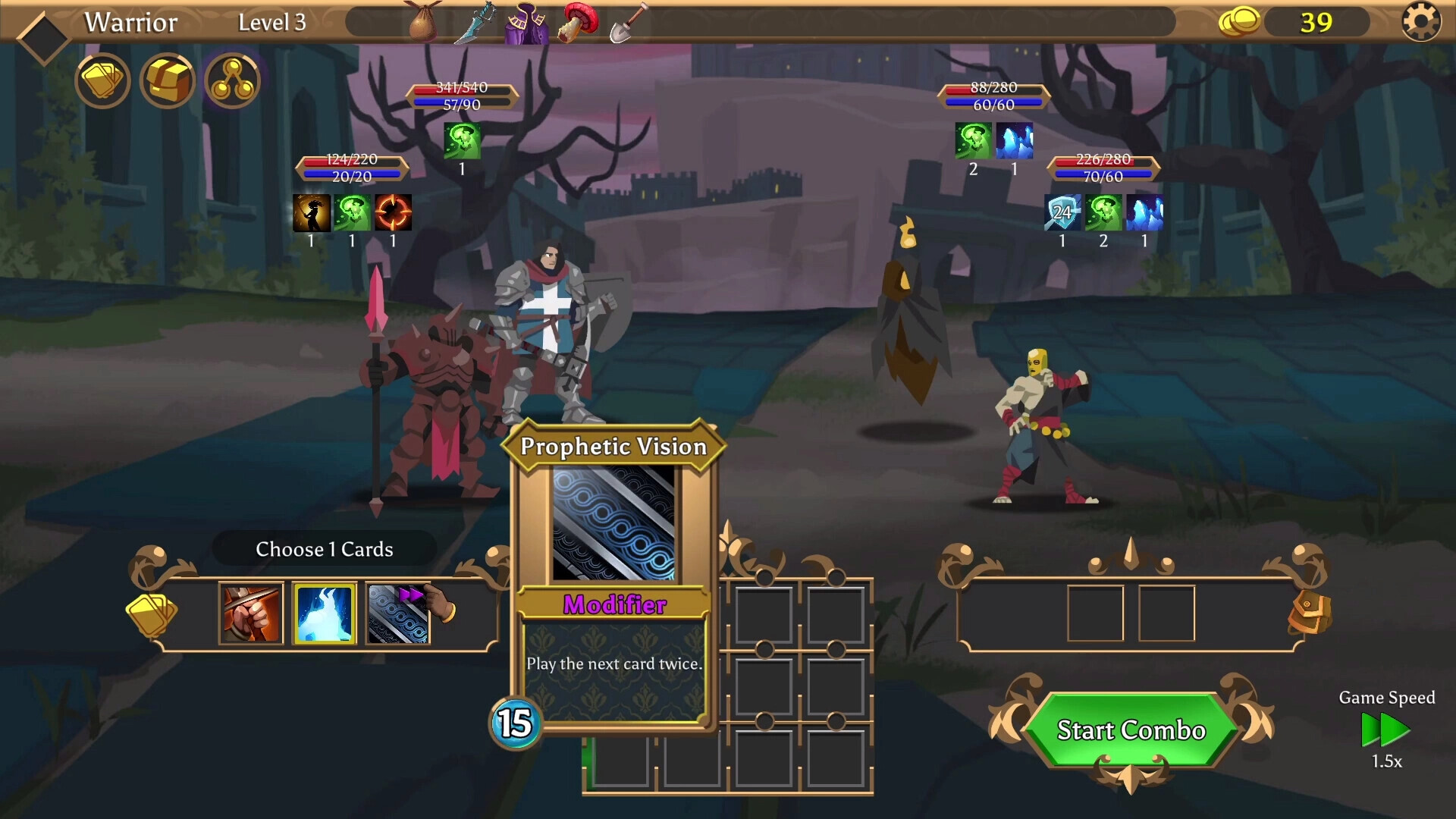Click the gold coins icon
The width and height of the screenshot is (1456, 819).
coord(1239,21)
